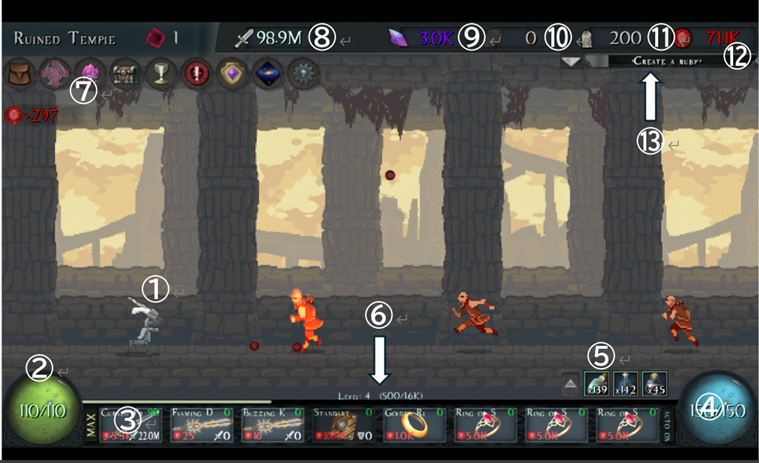Open the treasure chest icon
759x463 pixels.
pos(125,73)
